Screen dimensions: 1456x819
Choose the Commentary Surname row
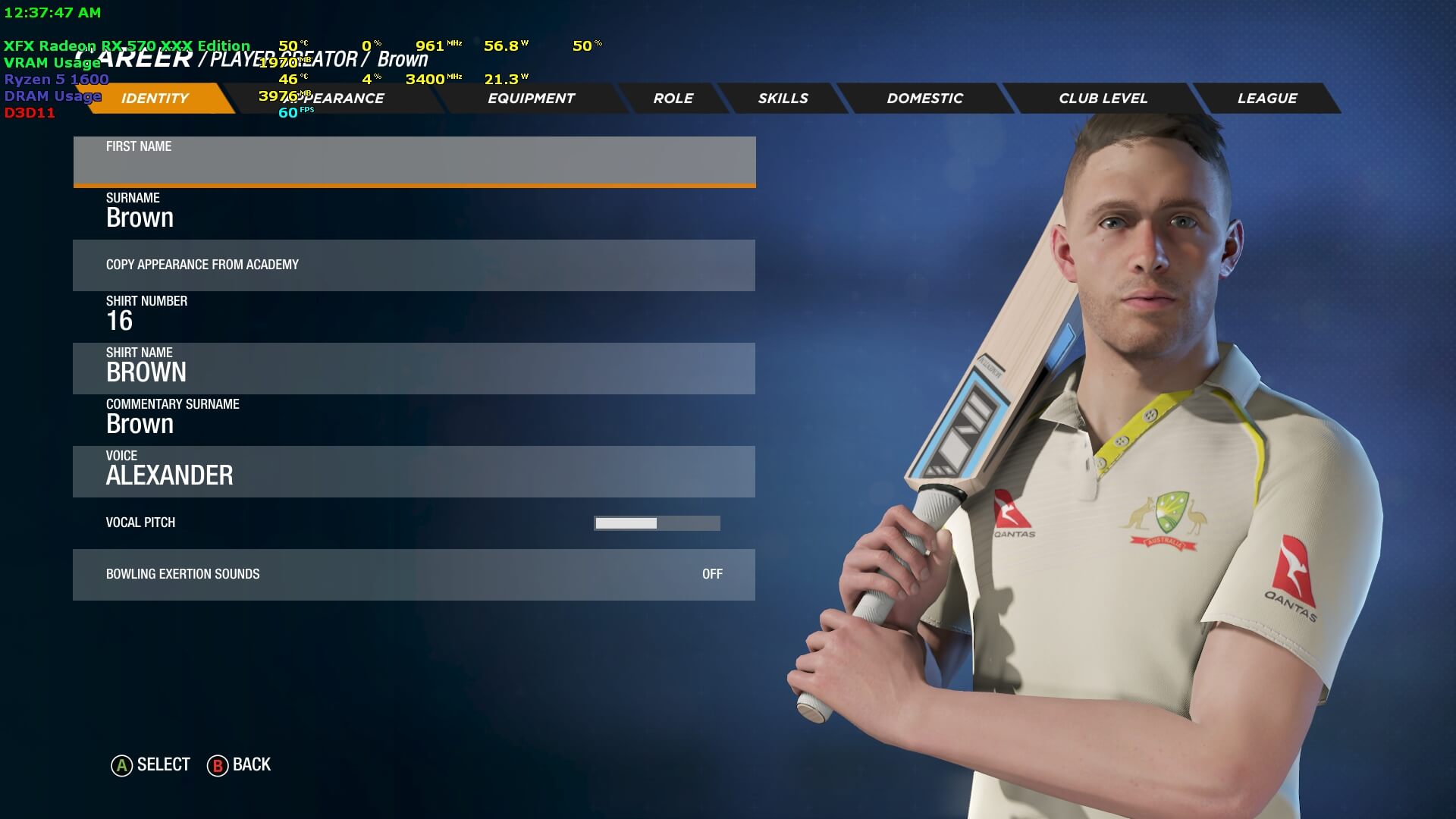pos(414,419)
